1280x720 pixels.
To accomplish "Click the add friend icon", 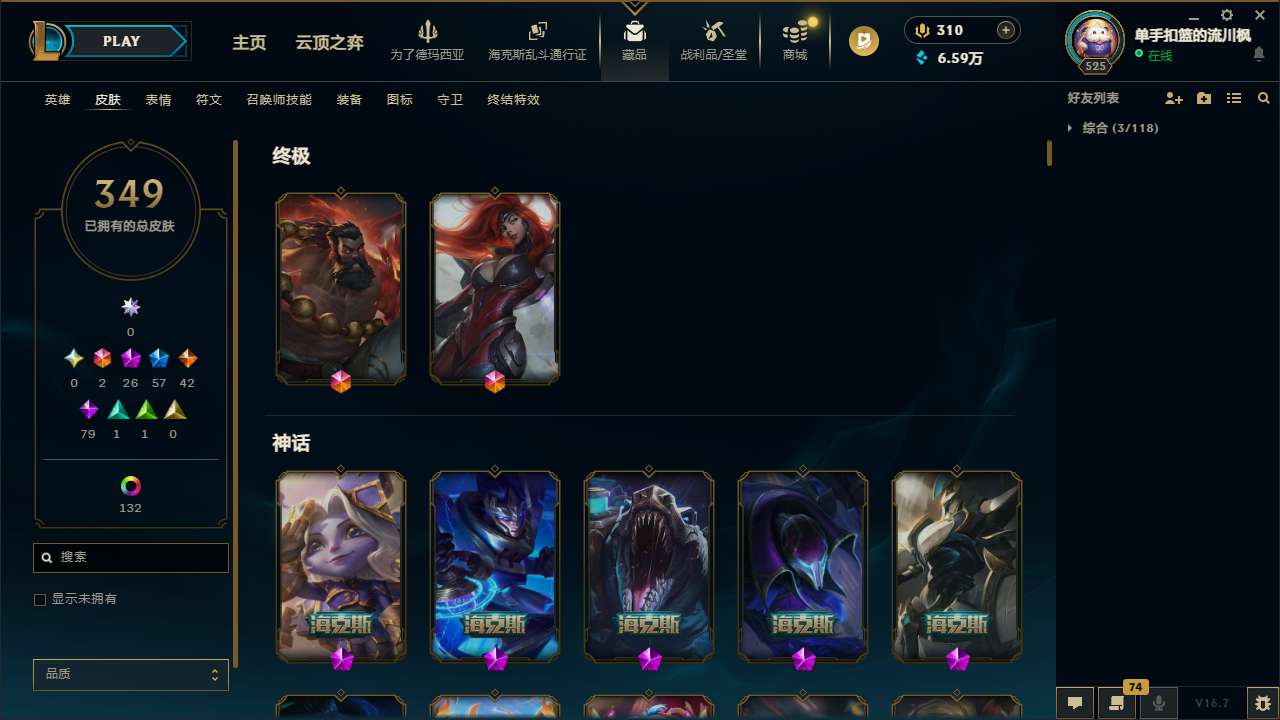I will [1174, 98].
